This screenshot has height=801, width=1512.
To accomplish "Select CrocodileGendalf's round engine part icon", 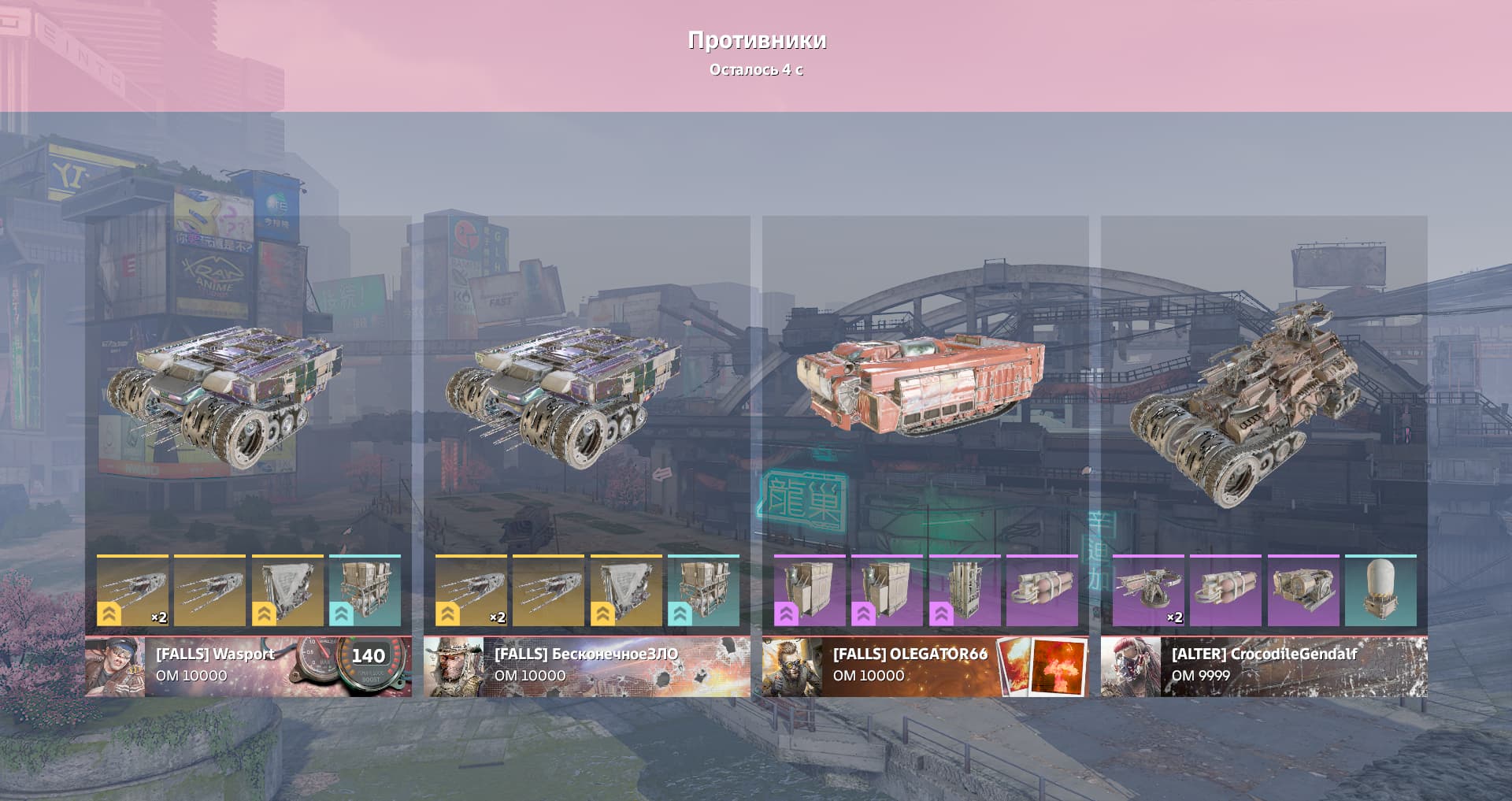I will [x=1303, y=591].
